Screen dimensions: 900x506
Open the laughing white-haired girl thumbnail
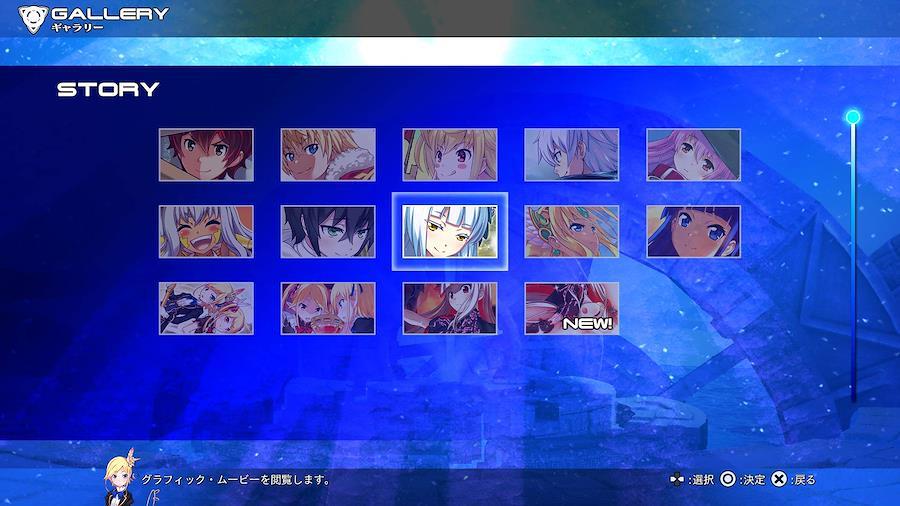click(x=206, y=232)
